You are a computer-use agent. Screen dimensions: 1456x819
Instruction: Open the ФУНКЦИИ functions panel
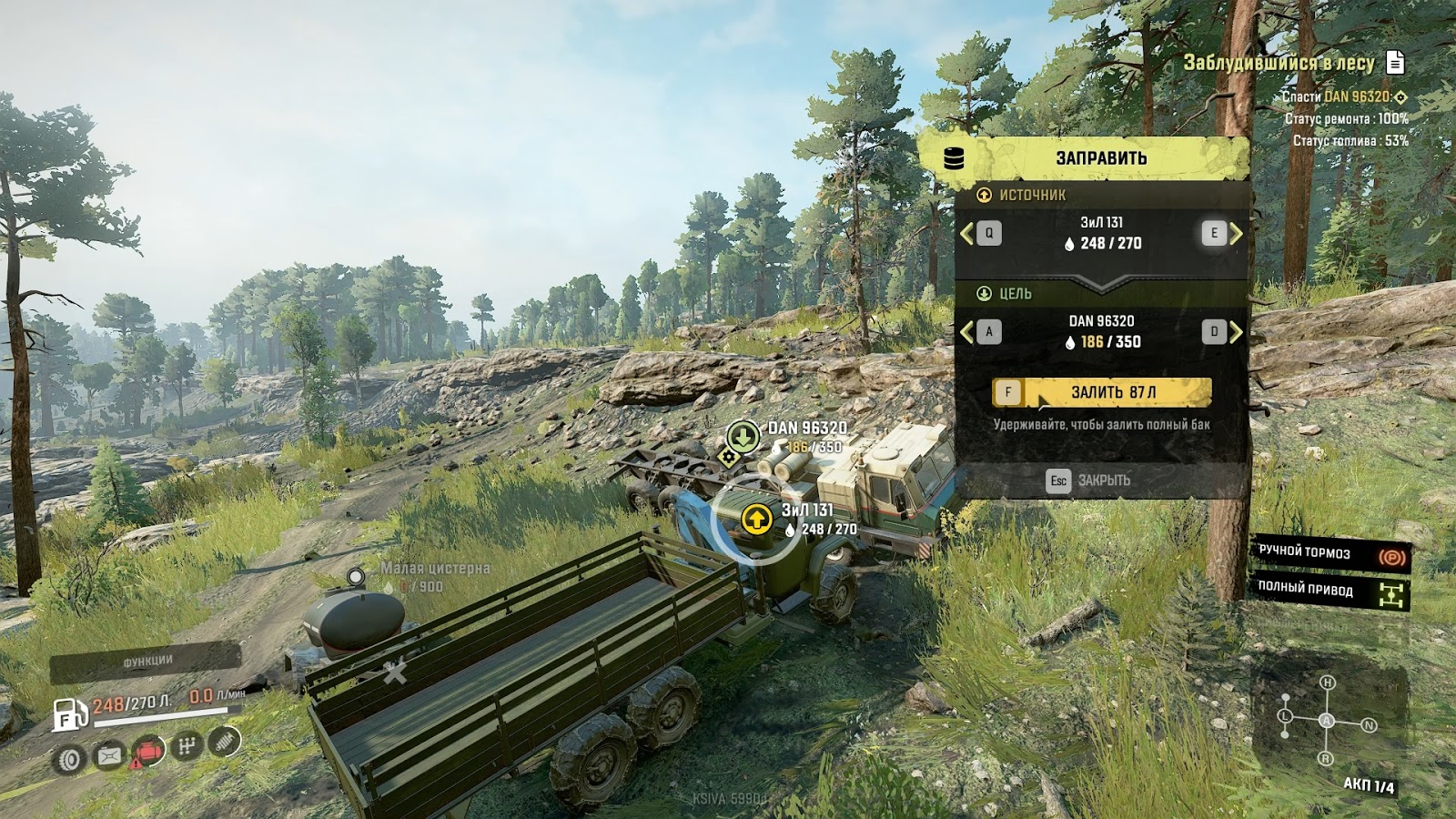147,661
